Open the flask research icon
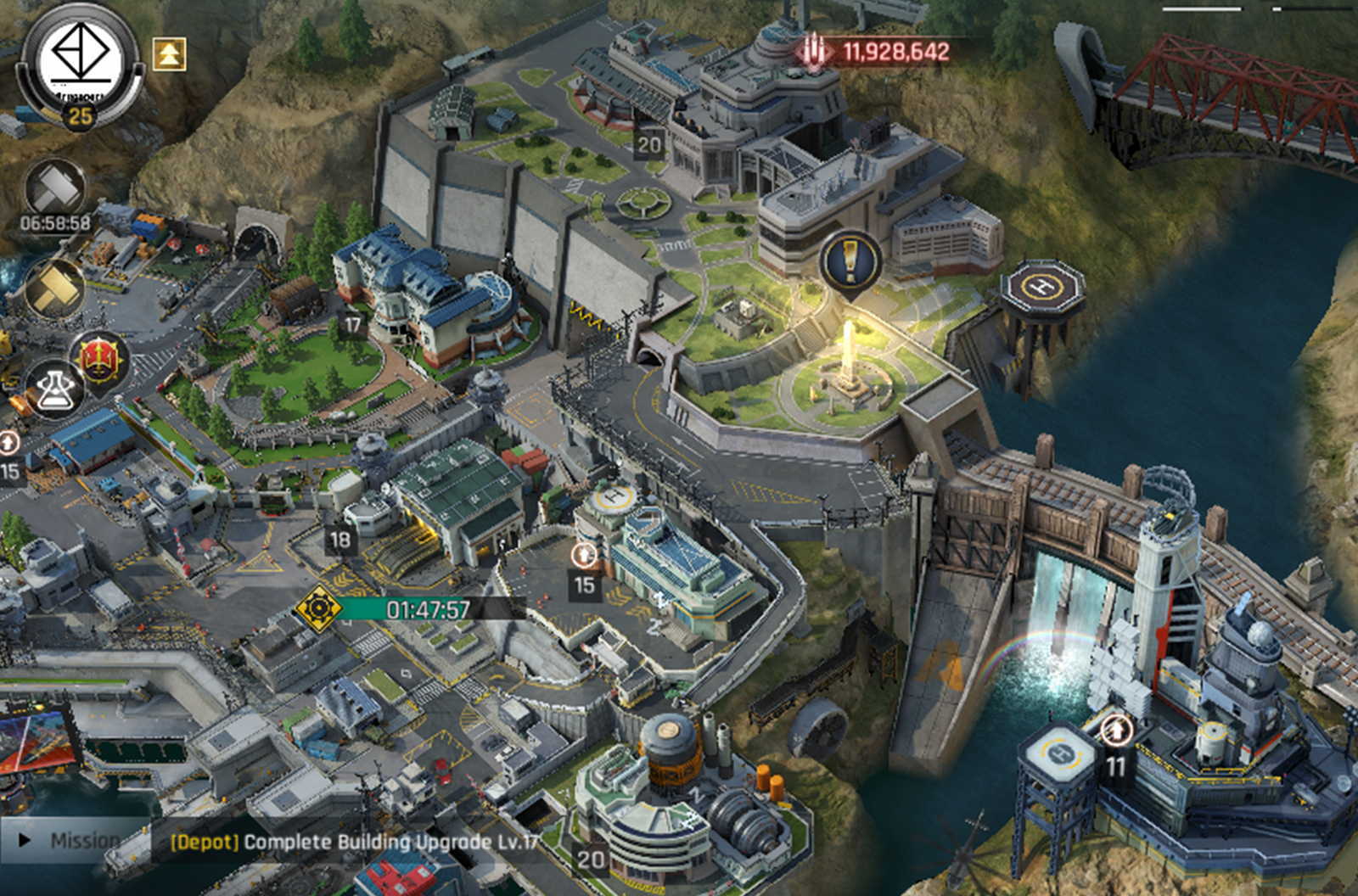The height and width of the screenshot is (896, 1358). click(55, 389)
